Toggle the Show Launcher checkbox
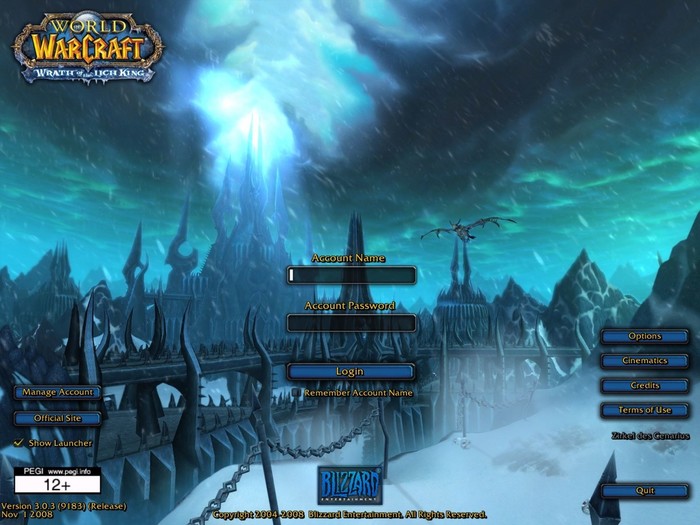700x525 pixels. [19, 443]
